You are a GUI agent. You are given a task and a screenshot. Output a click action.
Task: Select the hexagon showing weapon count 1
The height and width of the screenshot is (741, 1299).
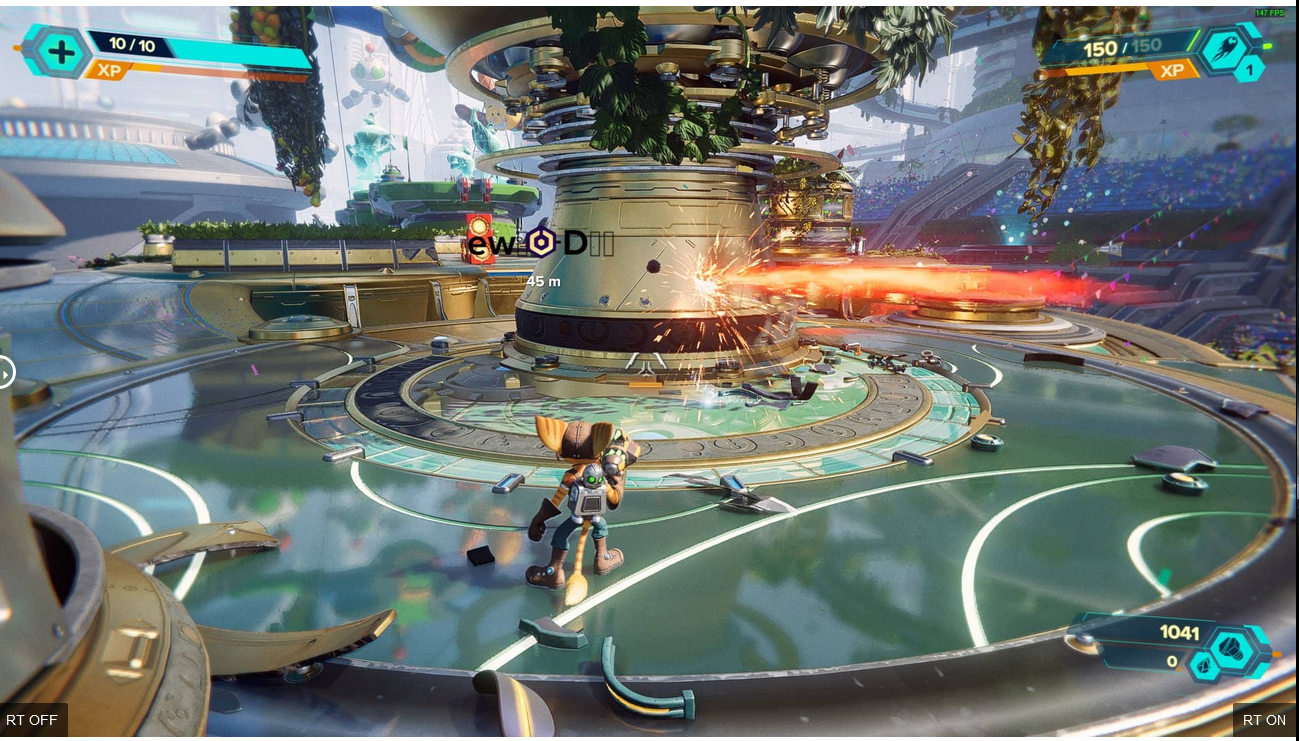point(1248,70)
